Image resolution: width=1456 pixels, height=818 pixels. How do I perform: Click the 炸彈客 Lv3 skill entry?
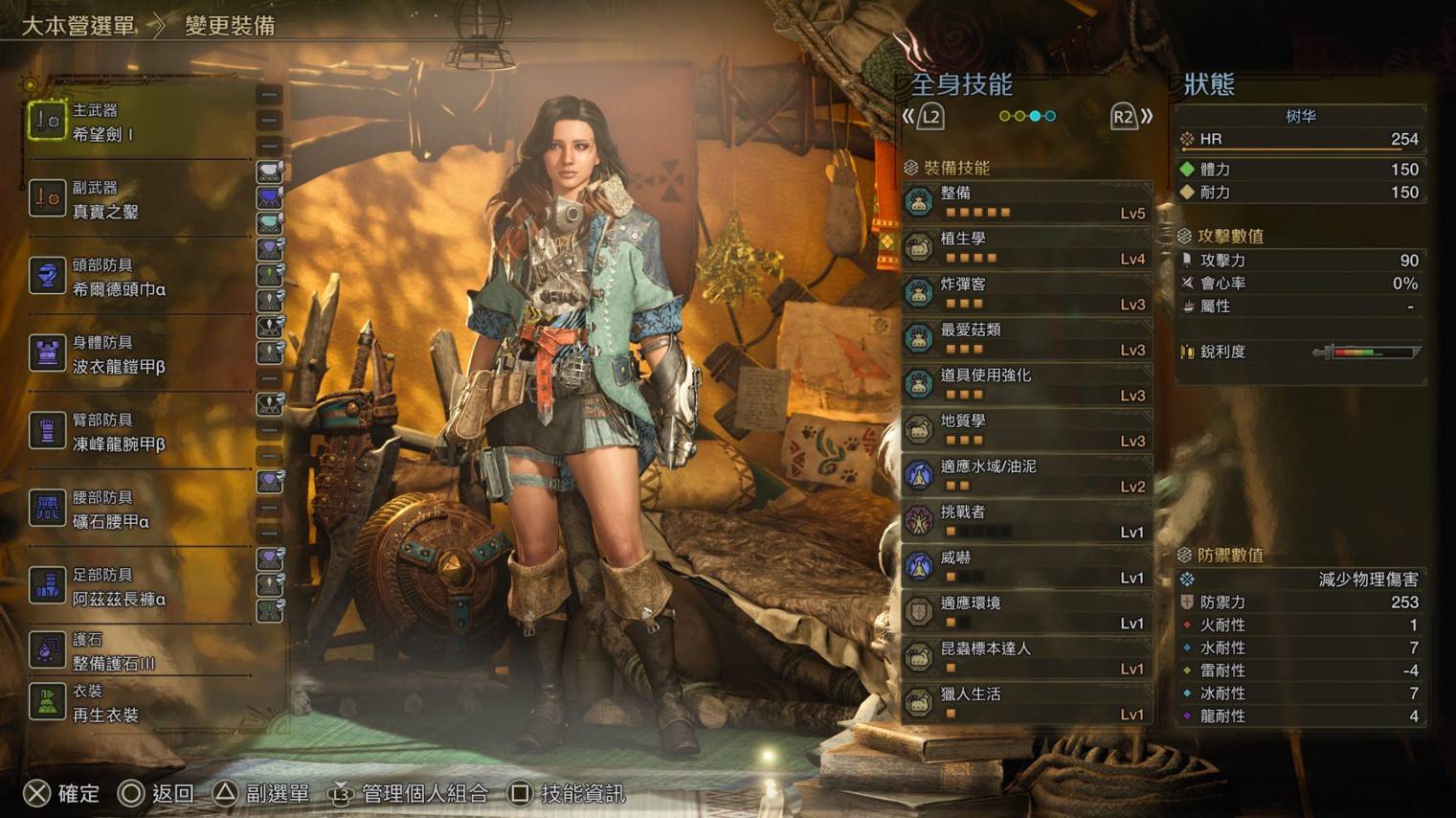(x=1026, y=293)
